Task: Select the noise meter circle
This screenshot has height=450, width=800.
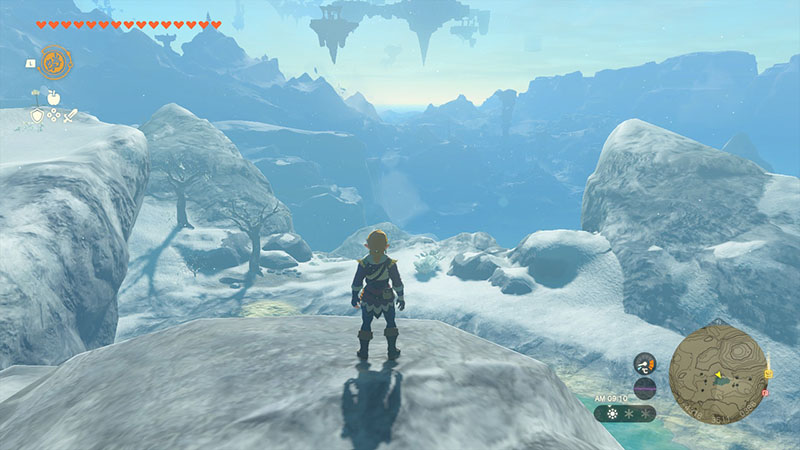Action: [x=645, y=388]
